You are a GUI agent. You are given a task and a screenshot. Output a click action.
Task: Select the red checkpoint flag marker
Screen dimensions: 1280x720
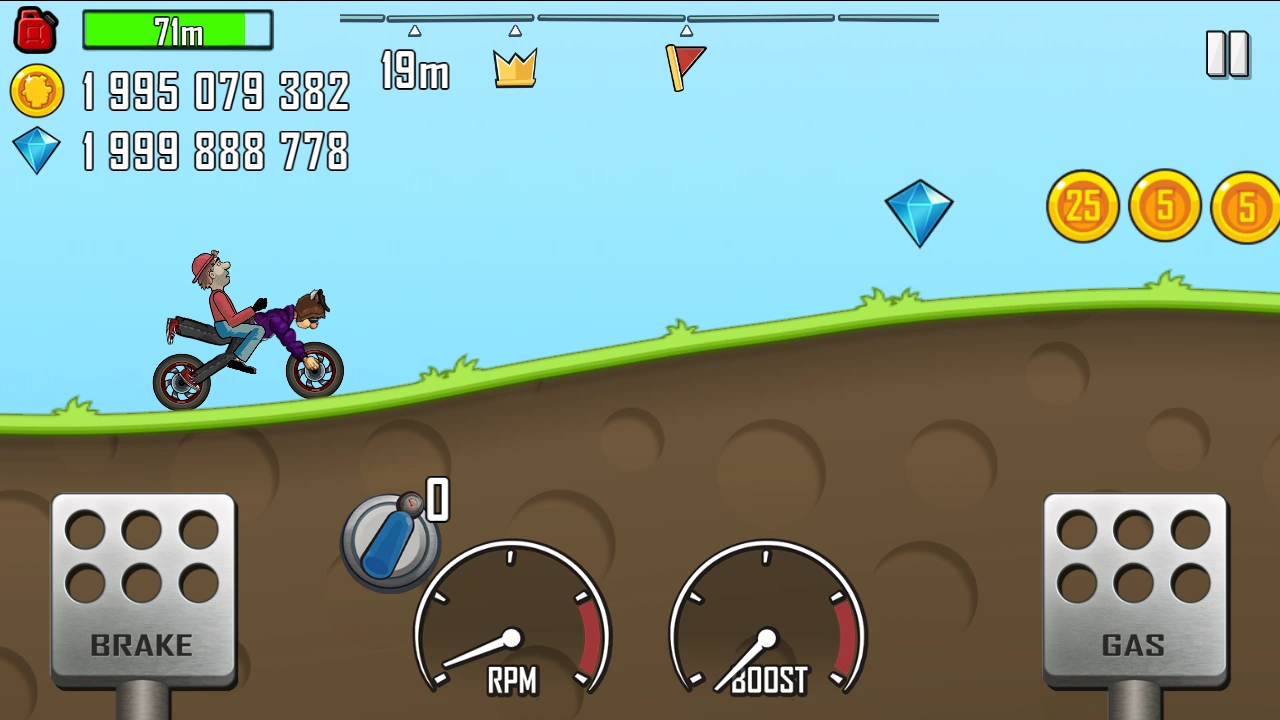[686, 65]
